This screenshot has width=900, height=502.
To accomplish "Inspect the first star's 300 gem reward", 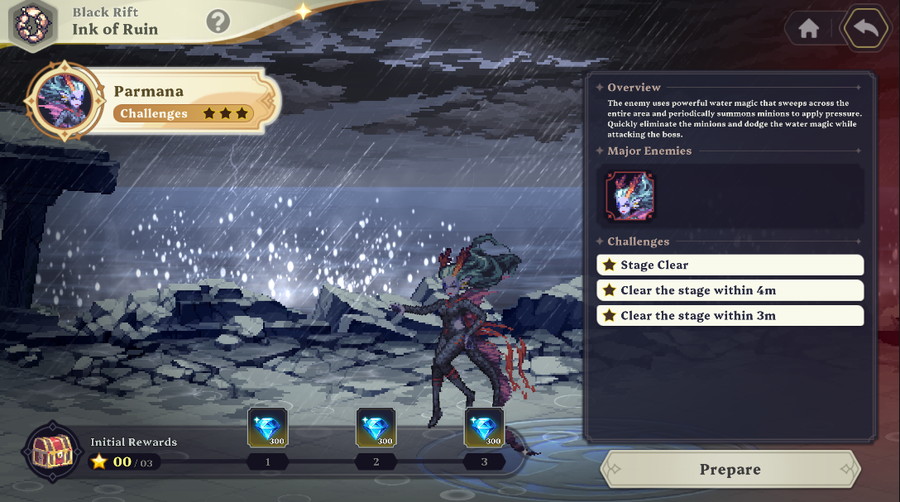I will pyautogui.click(x=267, y=428).
